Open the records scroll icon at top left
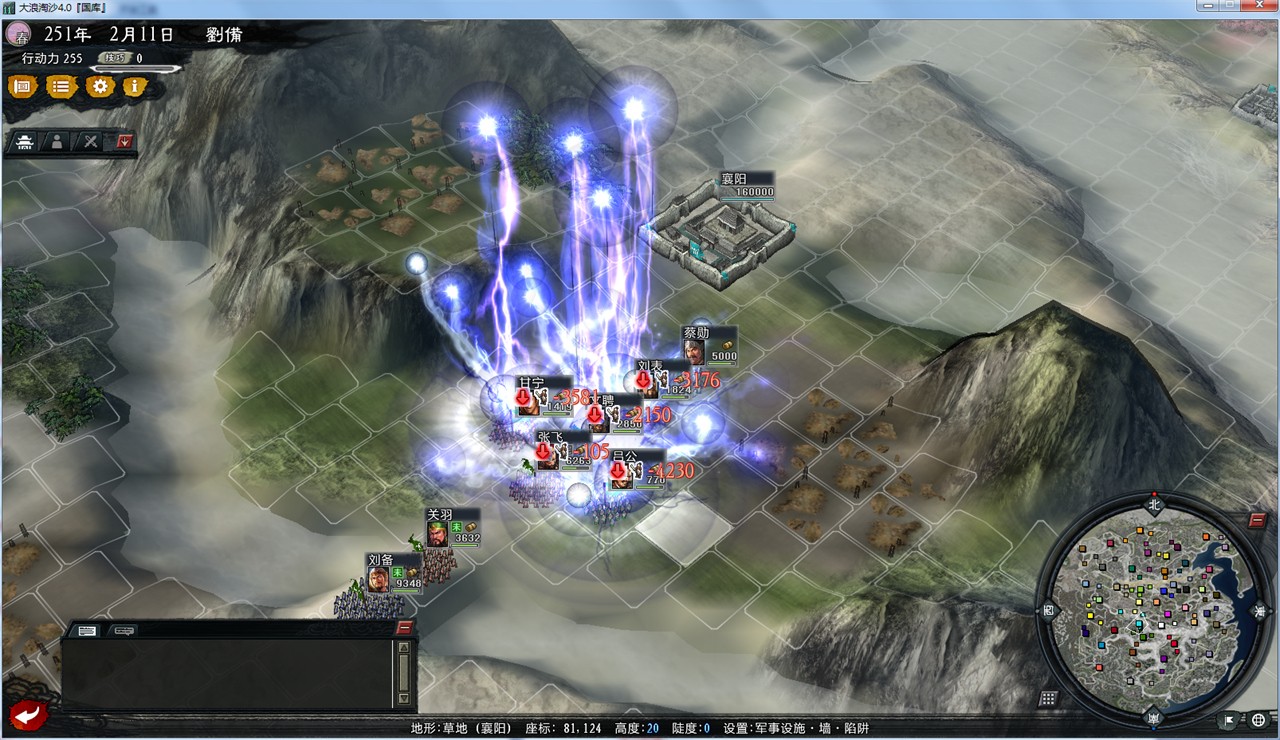This screenshot has height=740, width=1280. (x=25, y=87)
